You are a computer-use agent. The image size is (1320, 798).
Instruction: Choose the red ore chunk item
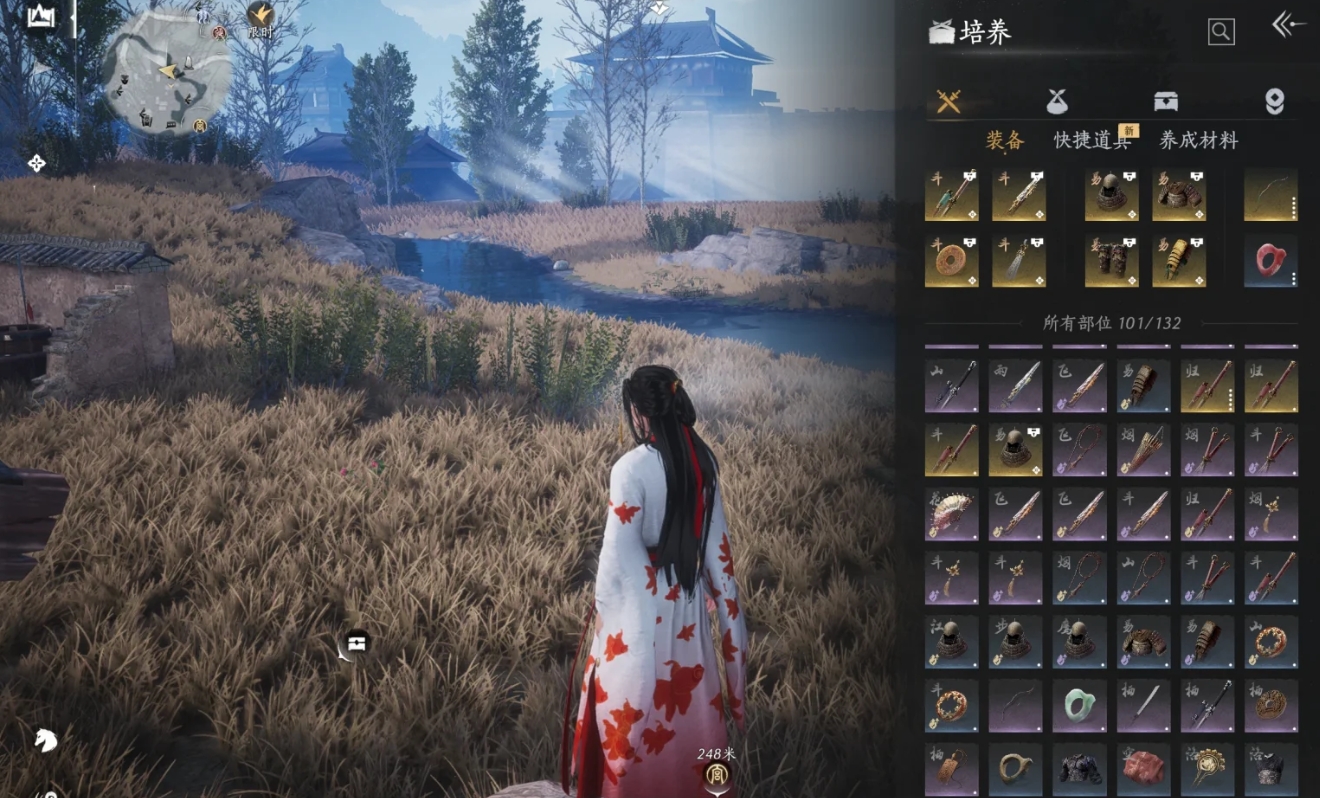[x=1143, y=768]
